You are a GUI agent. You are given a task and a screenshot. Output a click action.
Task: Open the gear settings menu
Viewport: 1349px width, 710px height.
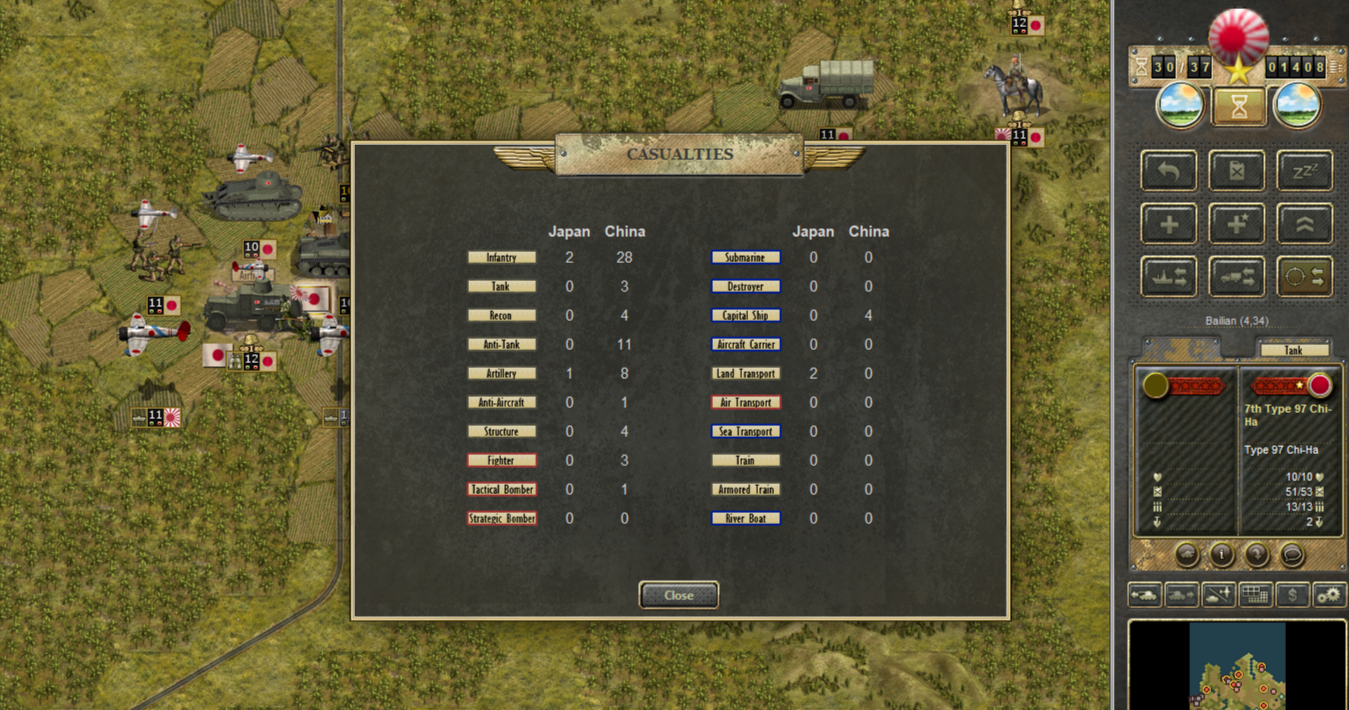point(1329,595)
